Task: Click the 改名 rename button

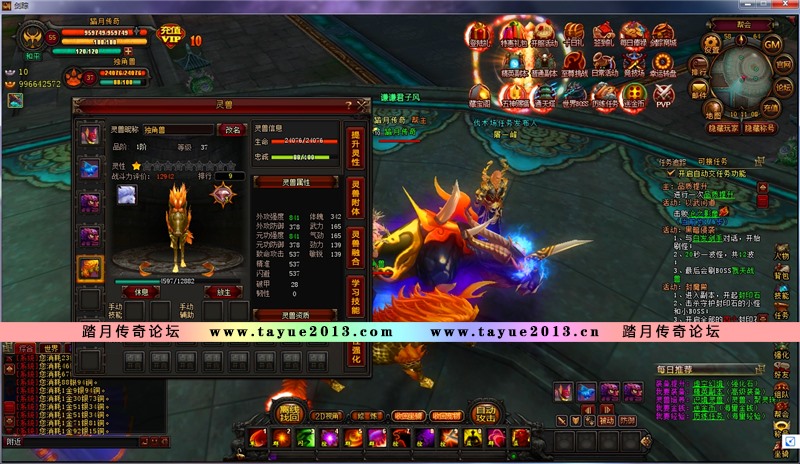Action: pos(231,130)
